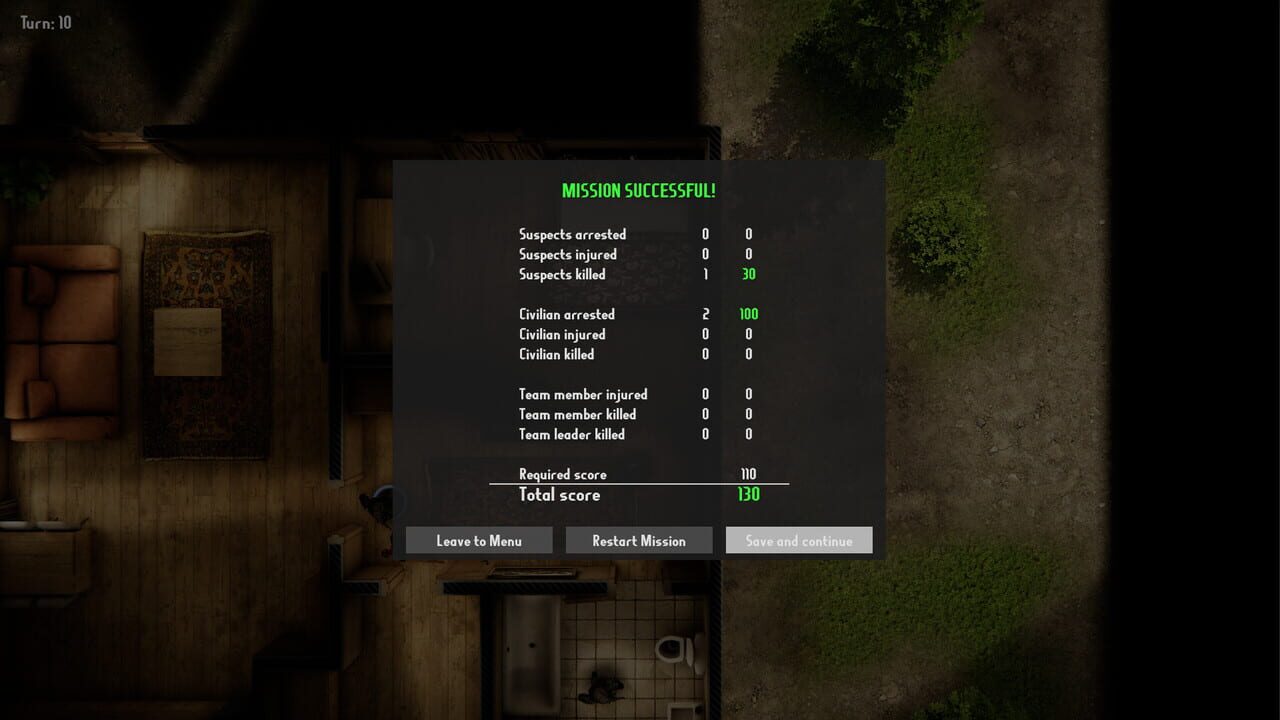Select the Suspects injured stat row
The width and height of the screenshot is (1280, 720).
568,254
